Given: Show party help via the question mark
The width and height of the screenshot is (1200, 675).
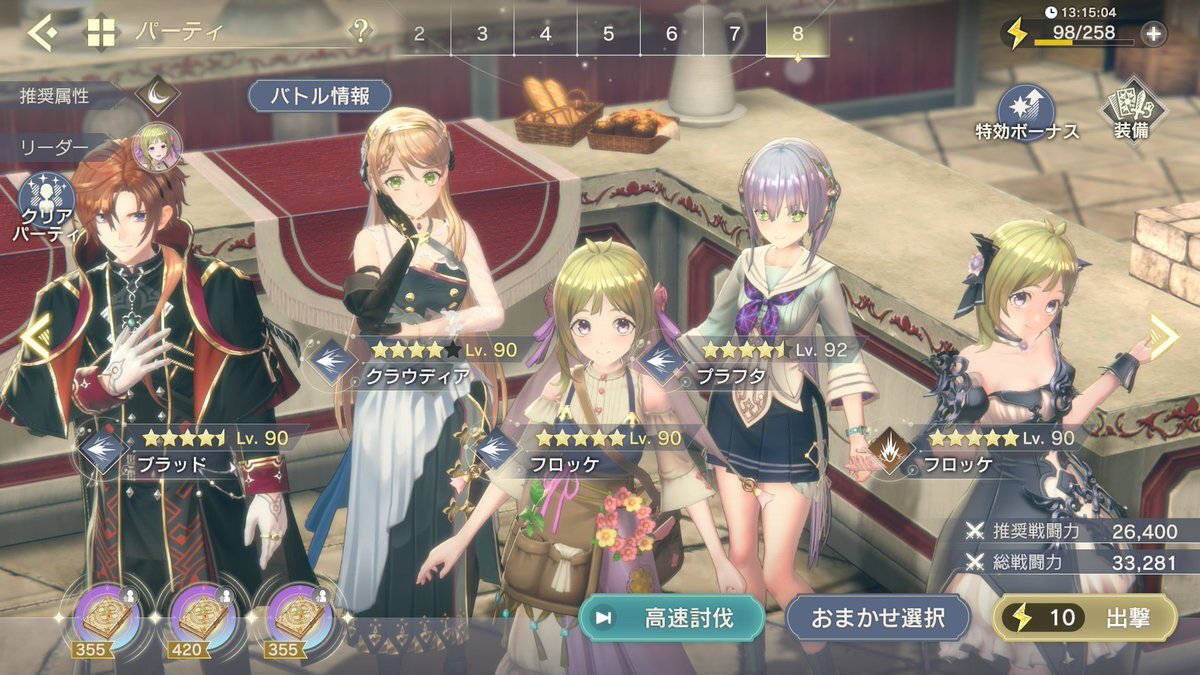Looking at the screenshot, I should point(359,32).
